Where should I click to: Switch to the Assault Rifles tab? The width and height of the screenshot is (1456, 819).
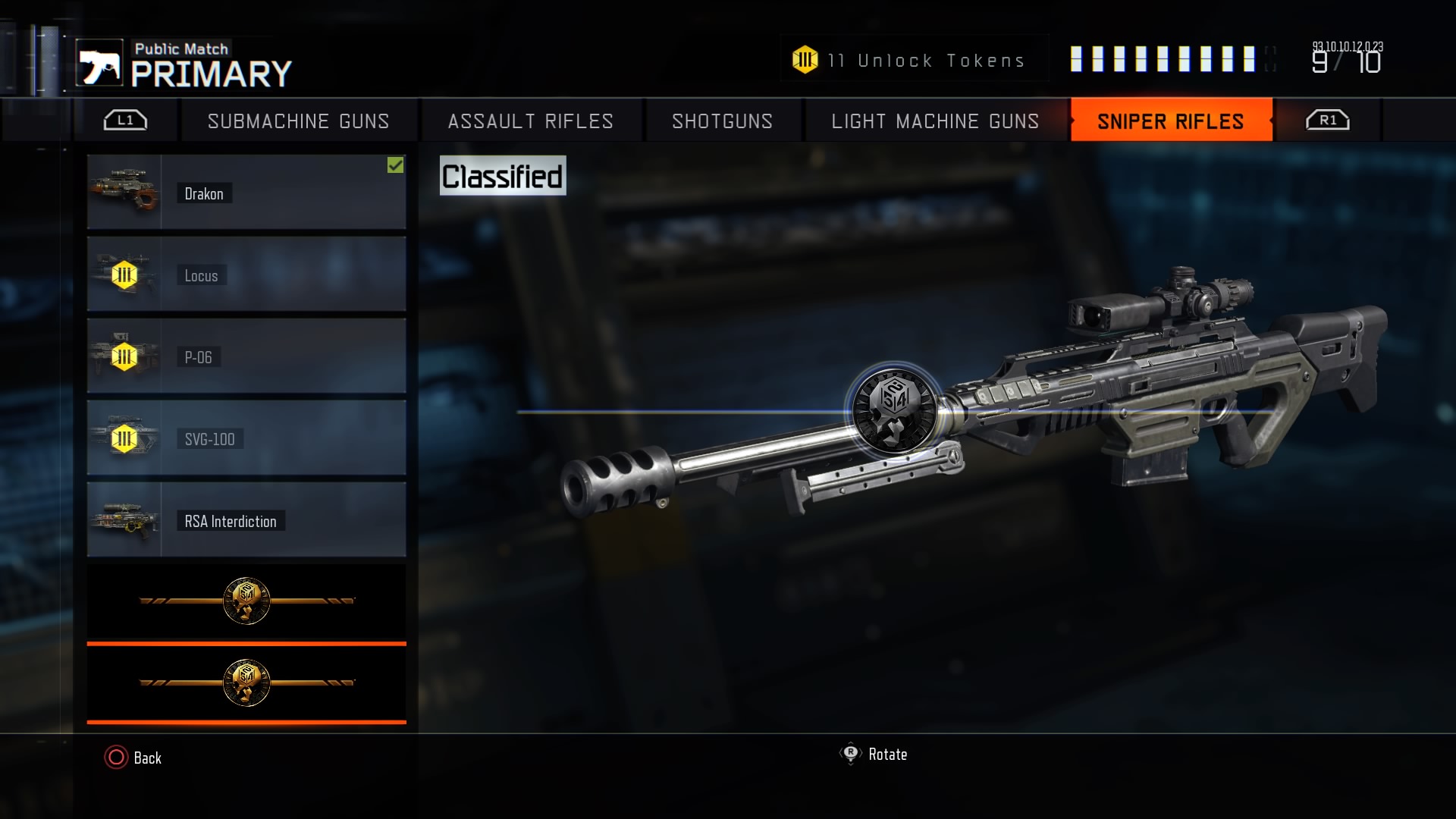(x=529, y=121)
